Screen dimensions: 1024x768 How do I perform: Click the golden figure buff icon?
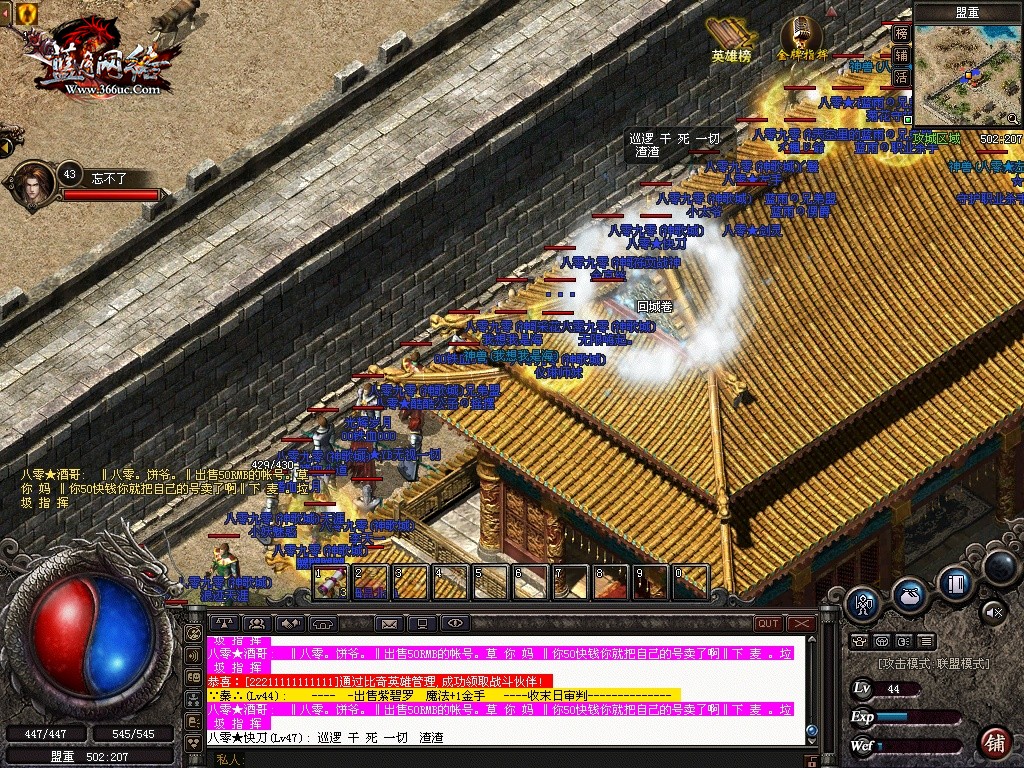(x=25, y=13)
